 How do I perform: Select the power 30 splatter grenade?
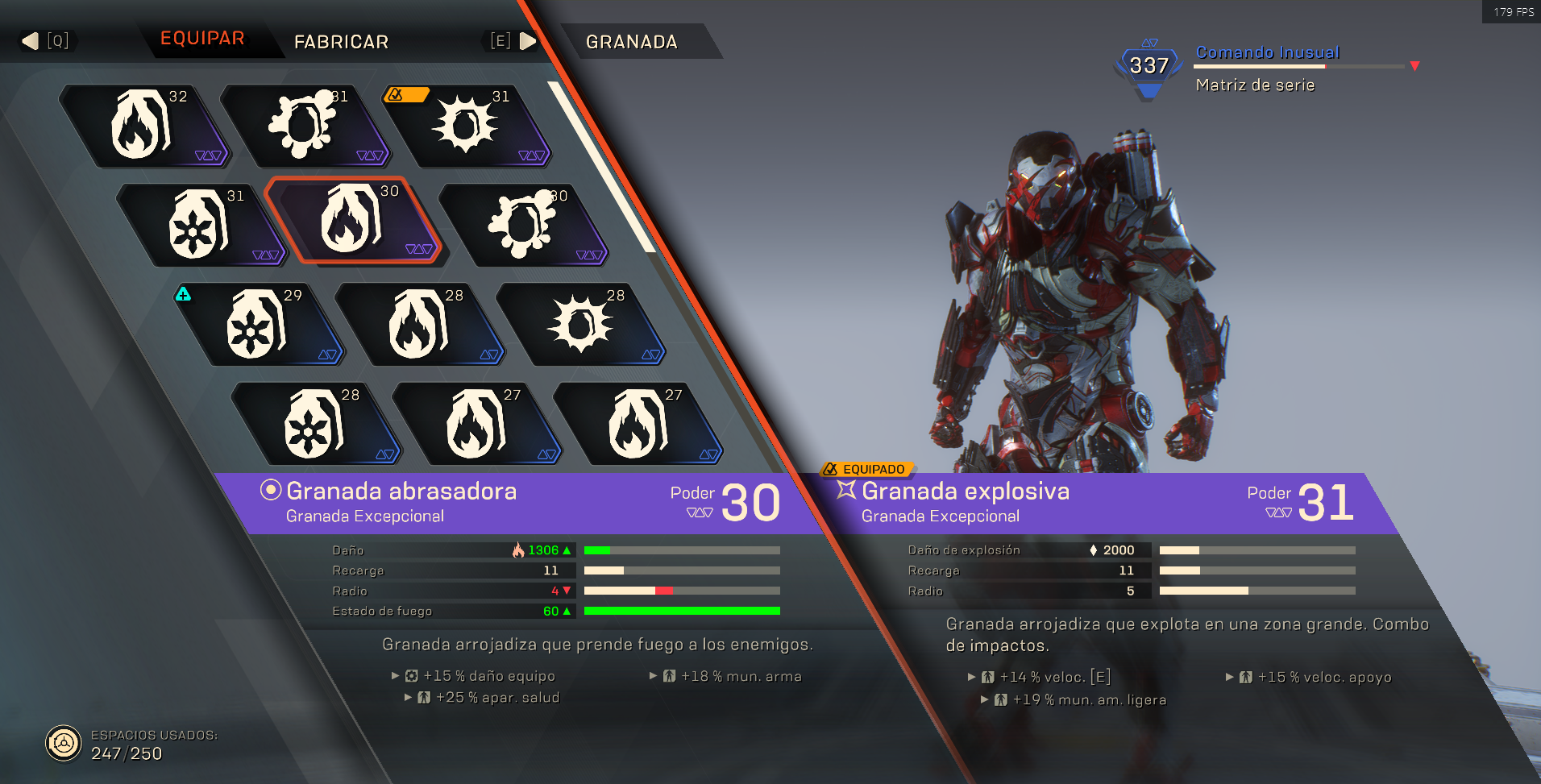pos(524,224)
